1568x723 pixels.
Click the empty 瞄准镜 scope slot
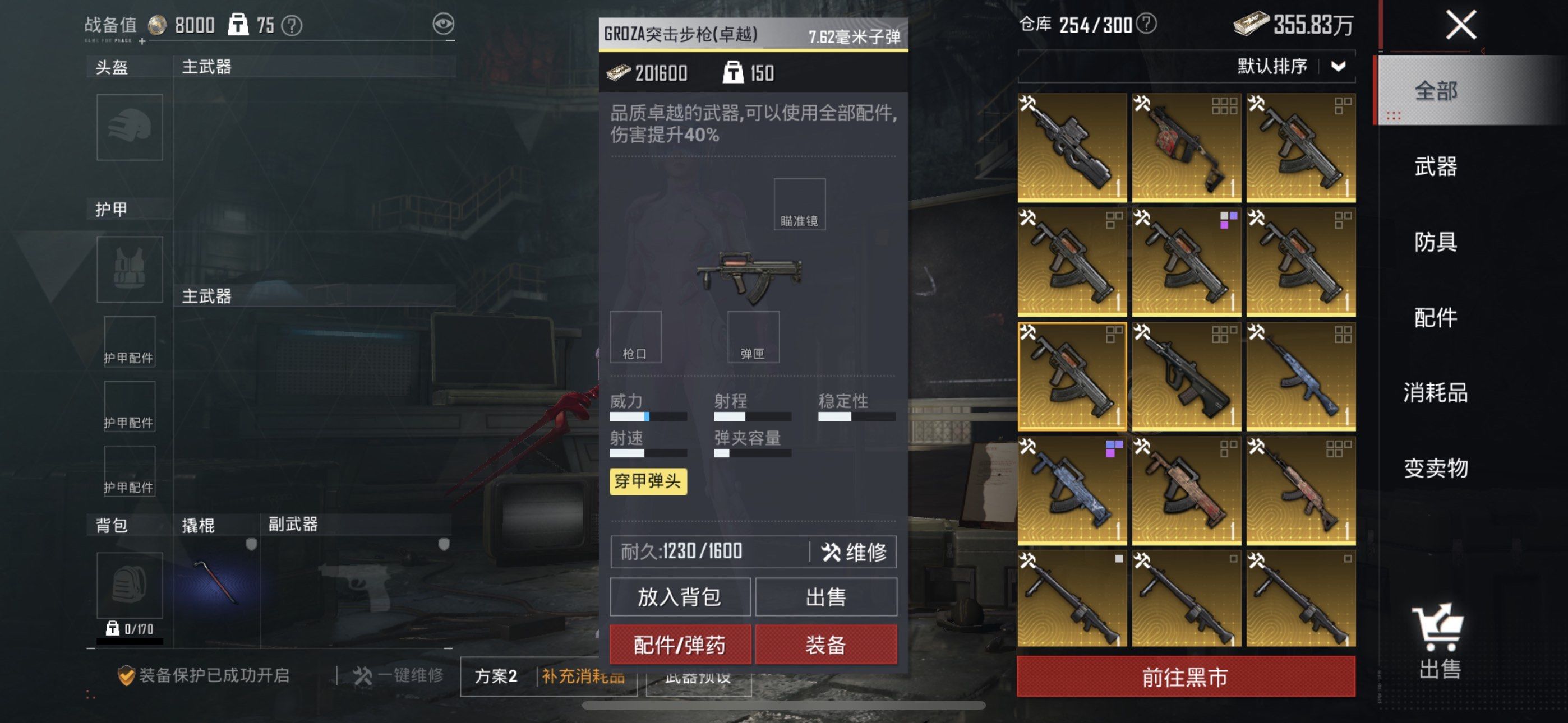799,204
